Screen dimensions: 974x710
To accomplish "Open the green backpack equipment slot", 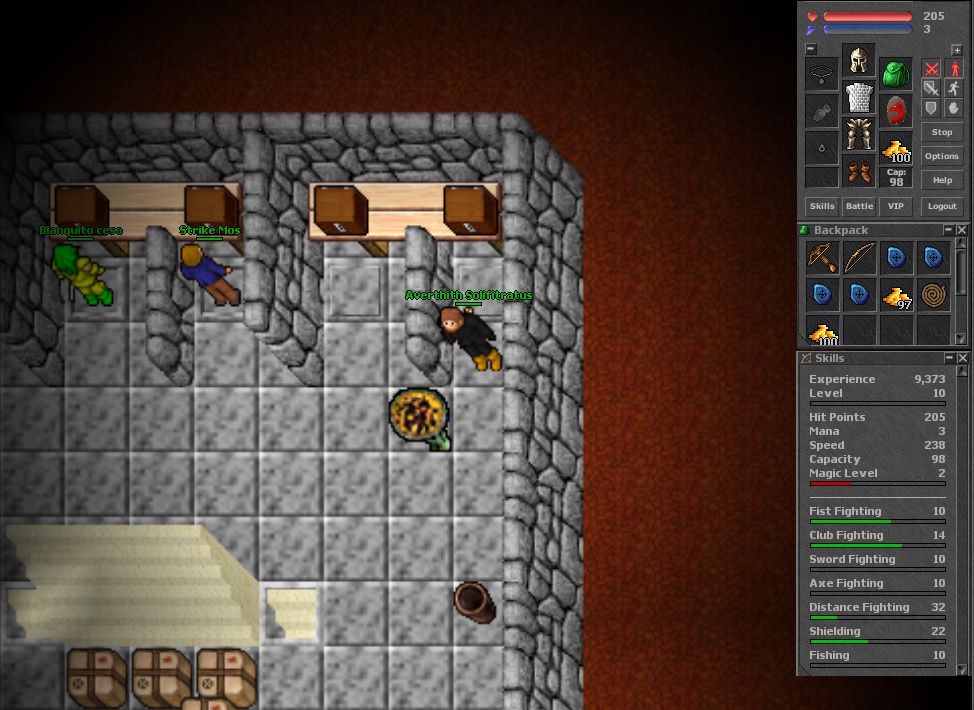I will pyautogui.click(x=895, y=72).
